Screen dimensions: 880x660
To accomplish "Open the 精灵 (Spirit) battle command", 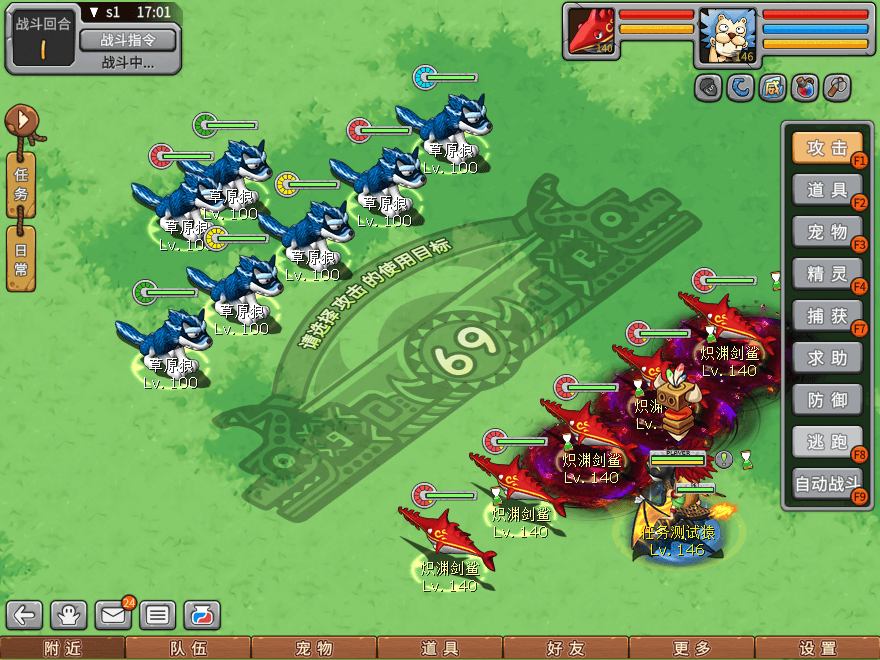I will tap(826, 273).
